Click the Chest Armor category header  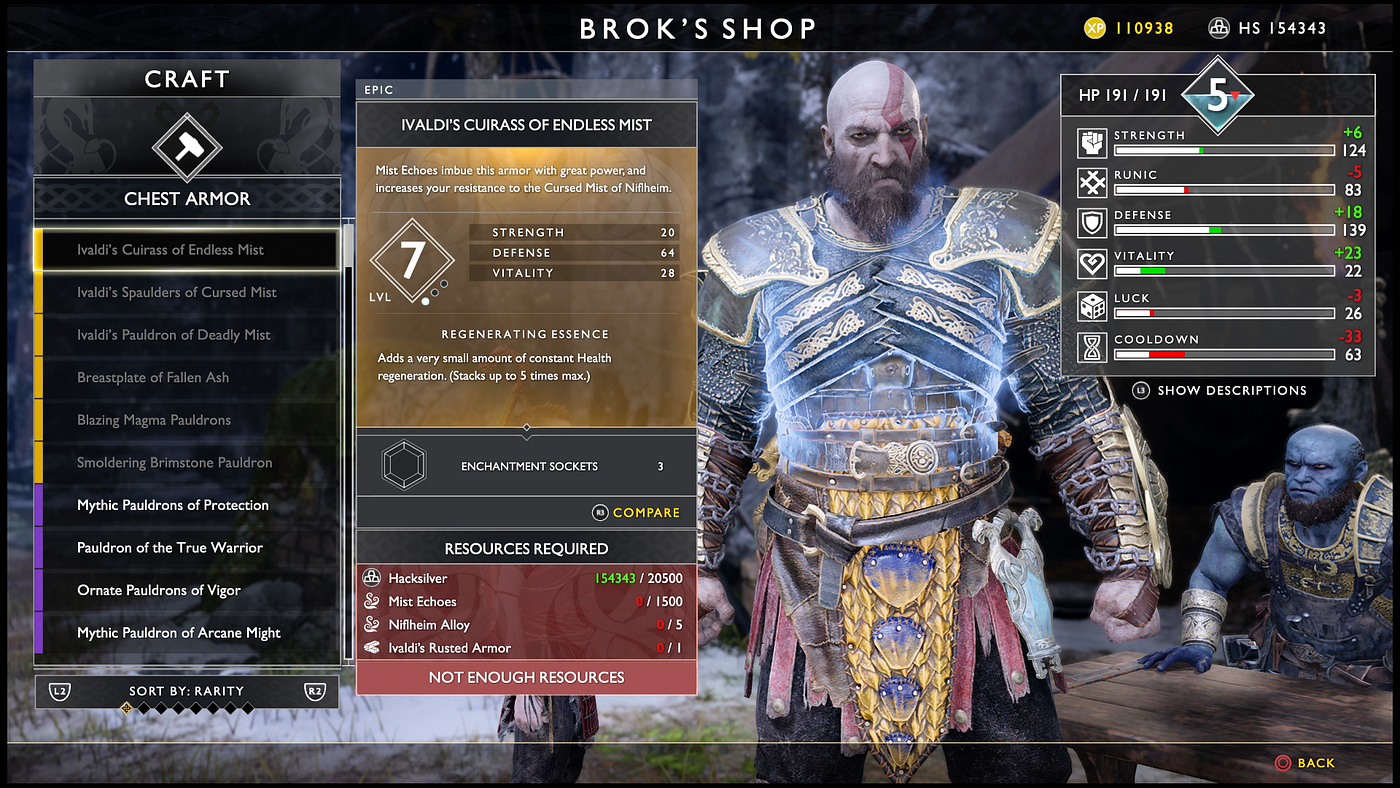(x=187, y=199)
